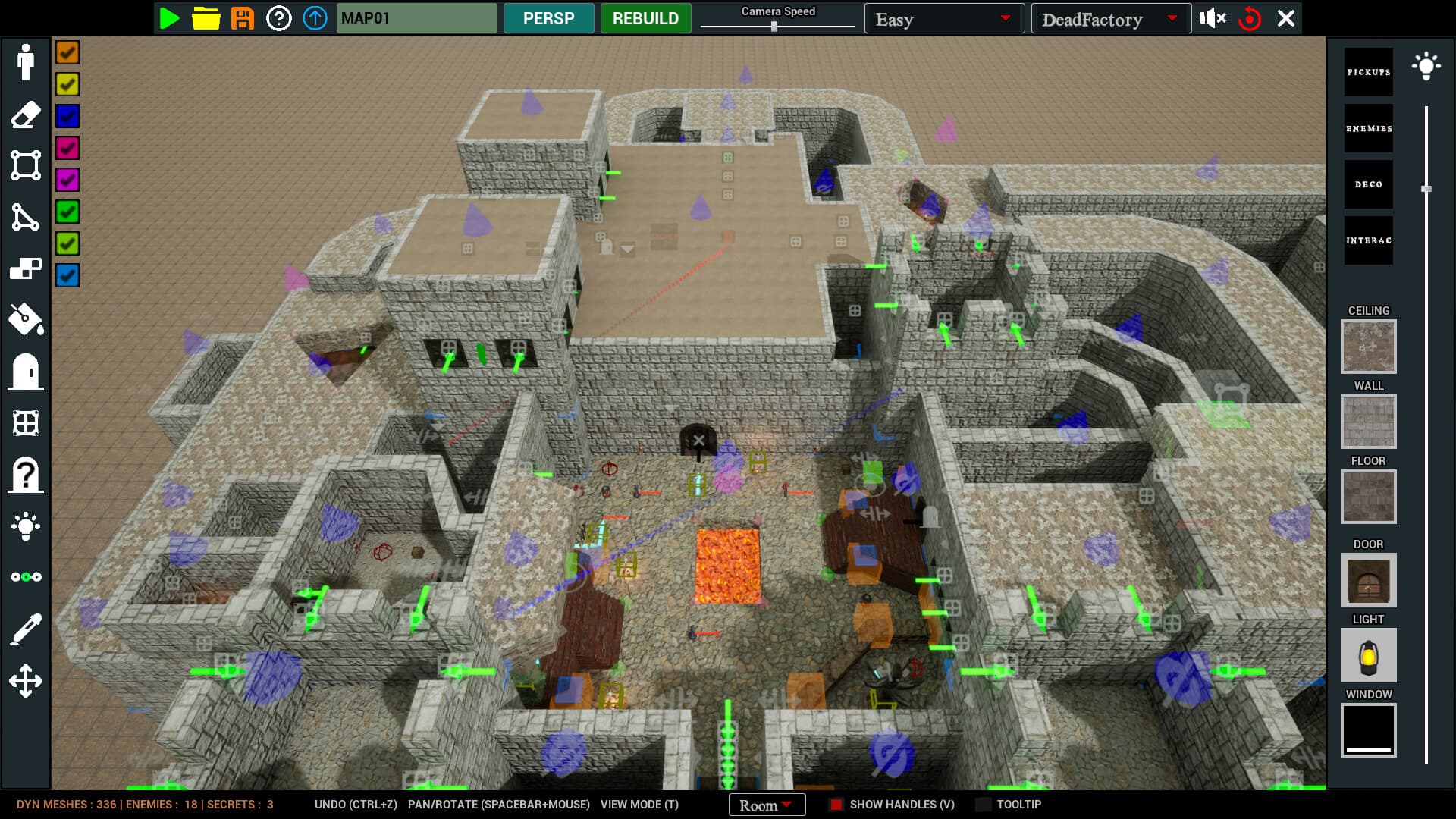Mute audio with the speaker icon
Viewport: 1456px width, 819px height.
[1212, 18]
